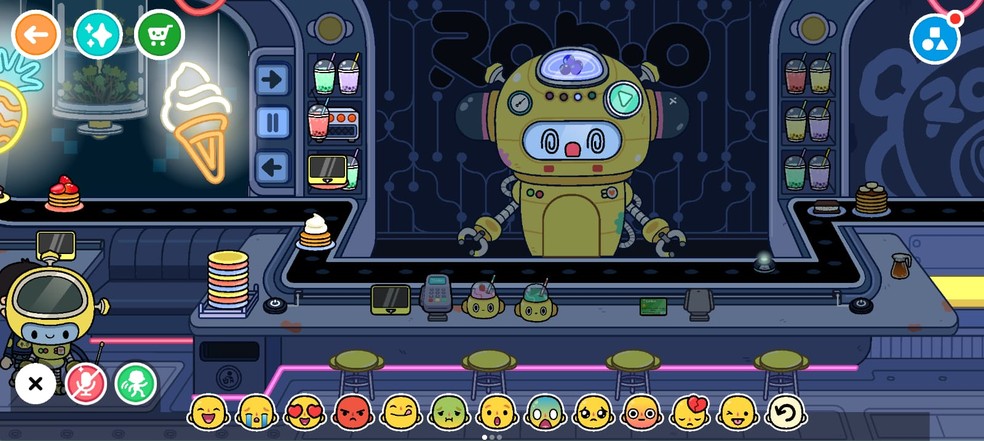This screenshot has height=441, width=984.
Task: Open the green shopping cart shop
Action: pos(159,35)
